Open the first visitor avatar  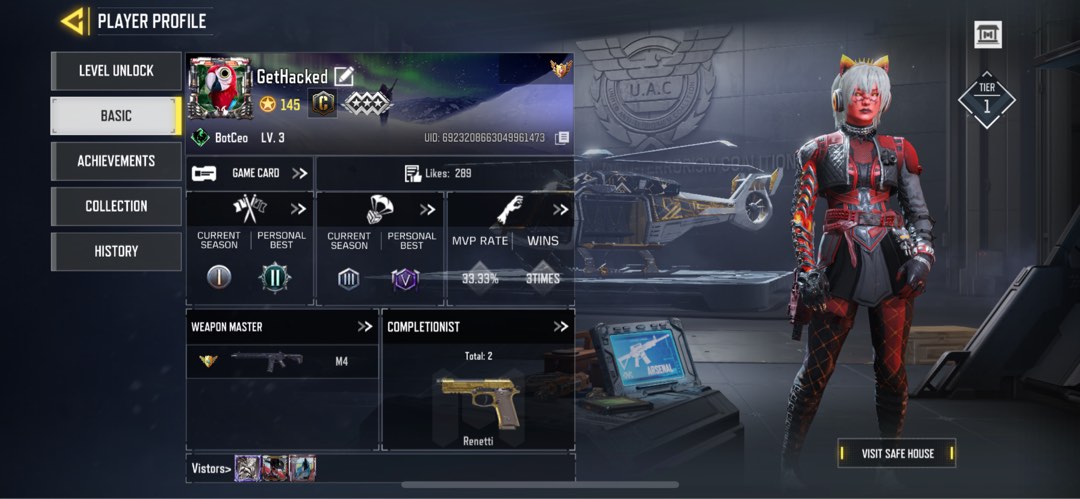coord(247,468)
